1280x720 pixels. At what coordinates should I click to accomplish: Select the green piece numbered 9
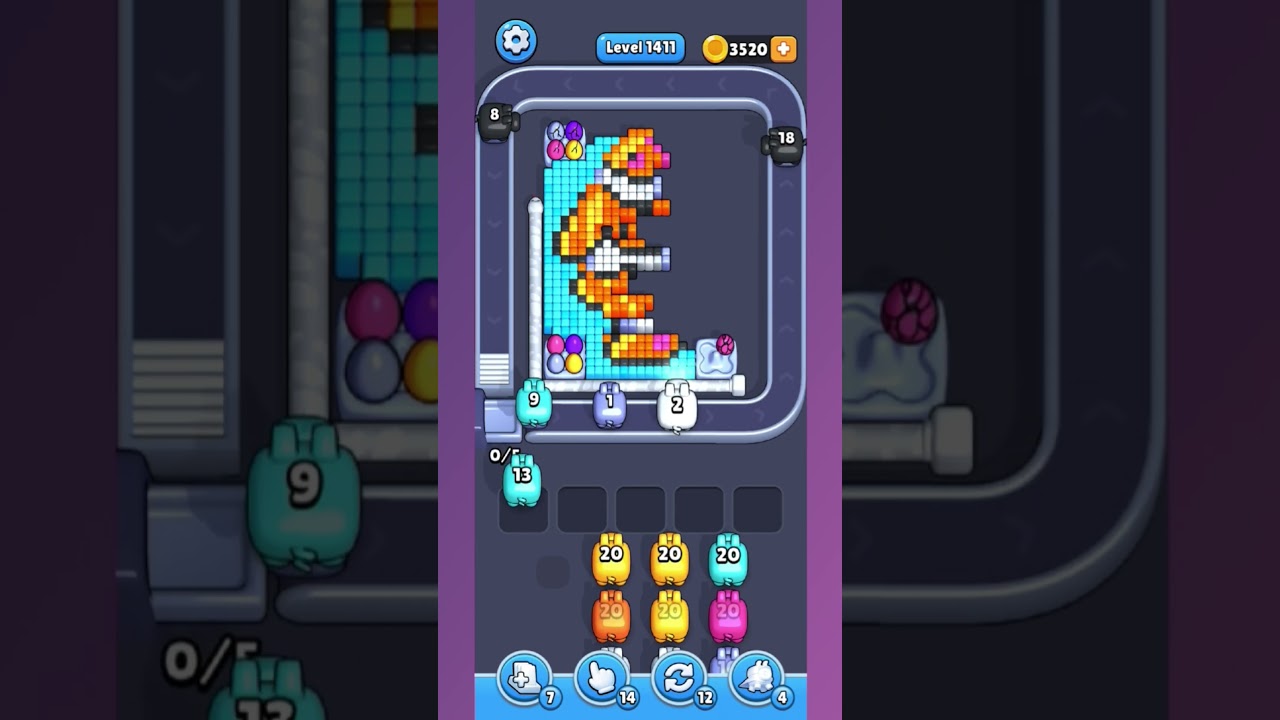pos(533,404)
